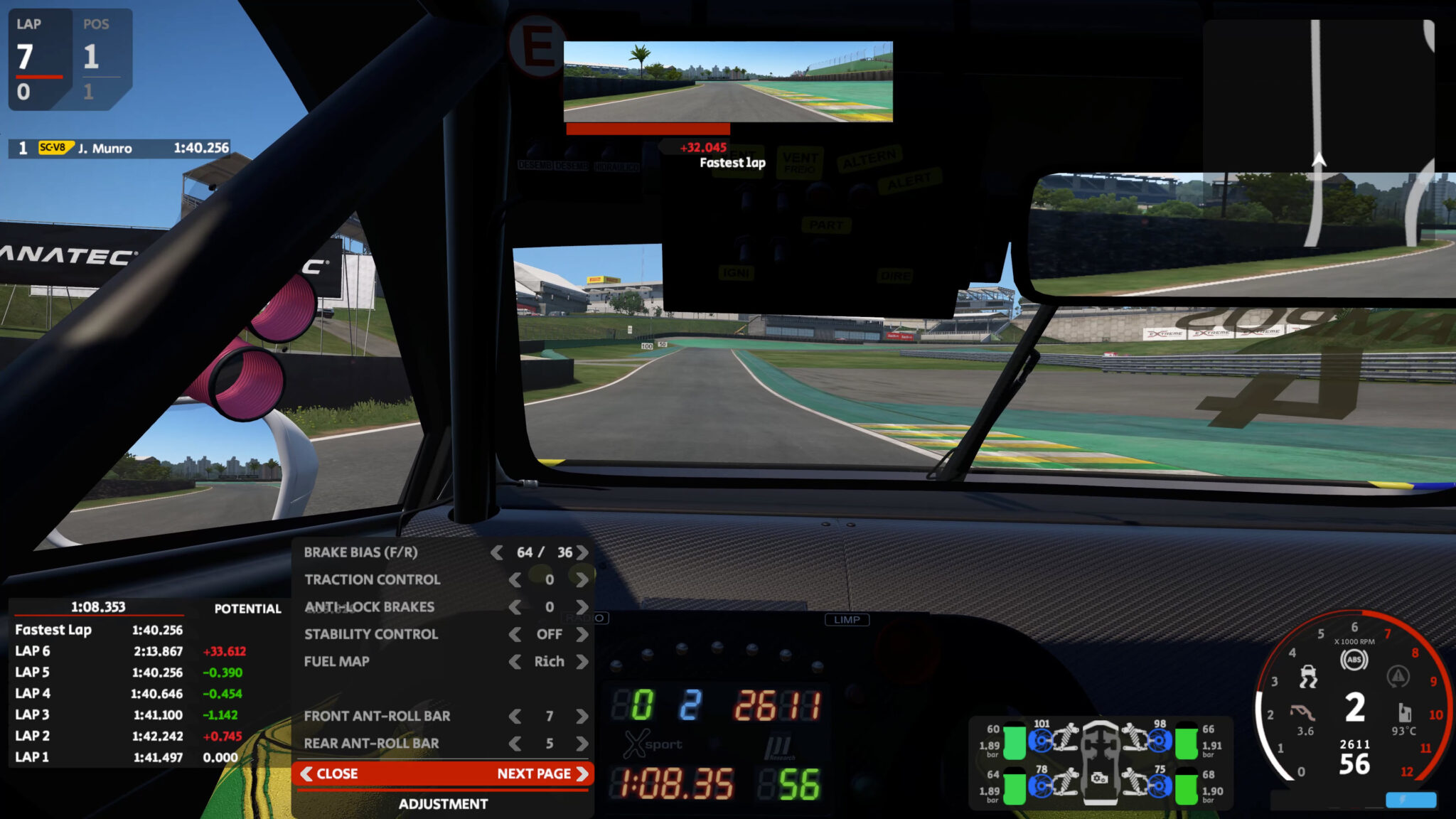The image size is (1456, 819).
Task: Click the right arrow to increase Traction Control
Action: coord(582,579)
